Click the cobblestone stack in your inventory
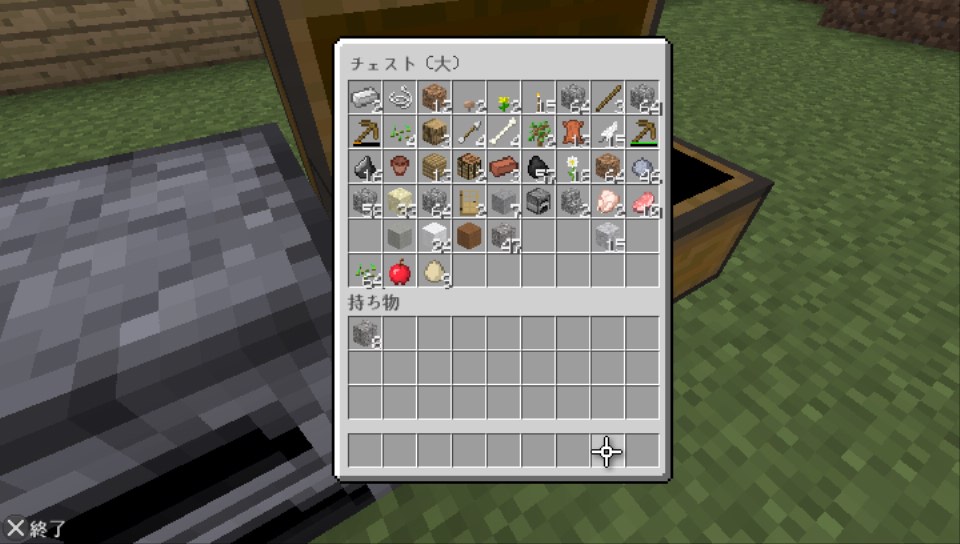 [x=365, y=333]
